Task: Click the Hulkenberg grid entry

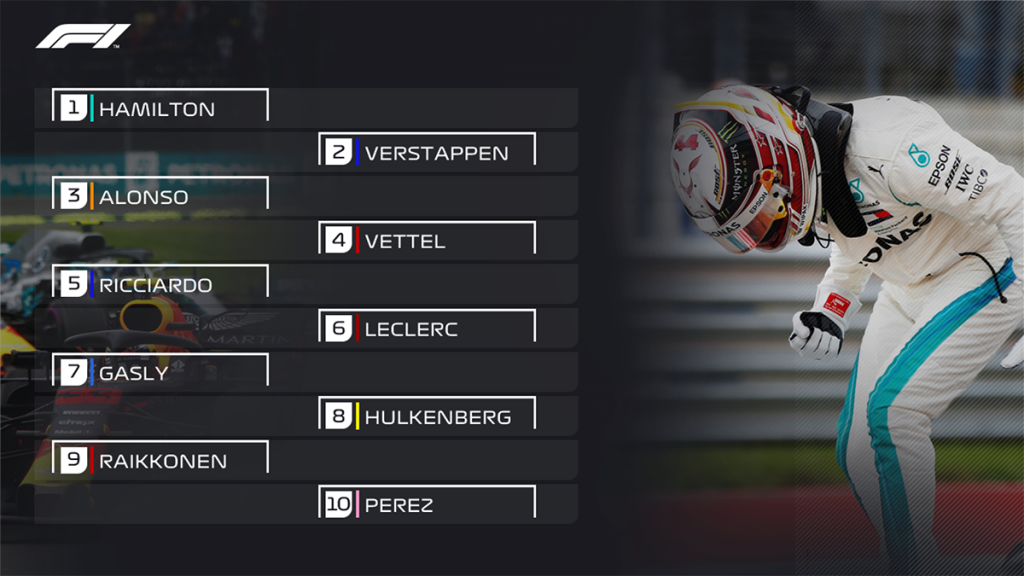Action: (x=428, y=416)
